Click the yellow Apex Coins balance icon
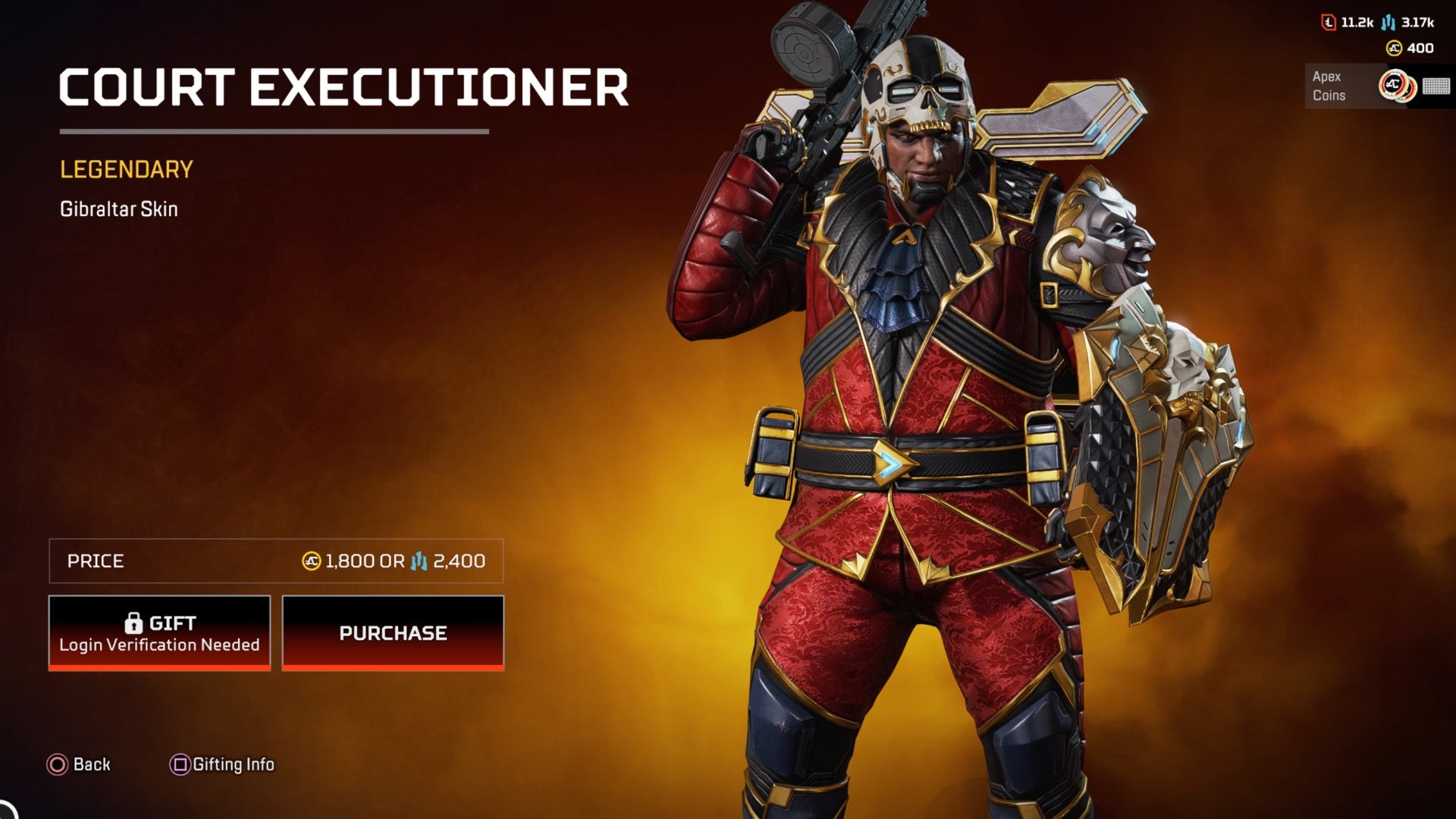1456x819 pixels. pyautogui.click(x=1394, y=49)
